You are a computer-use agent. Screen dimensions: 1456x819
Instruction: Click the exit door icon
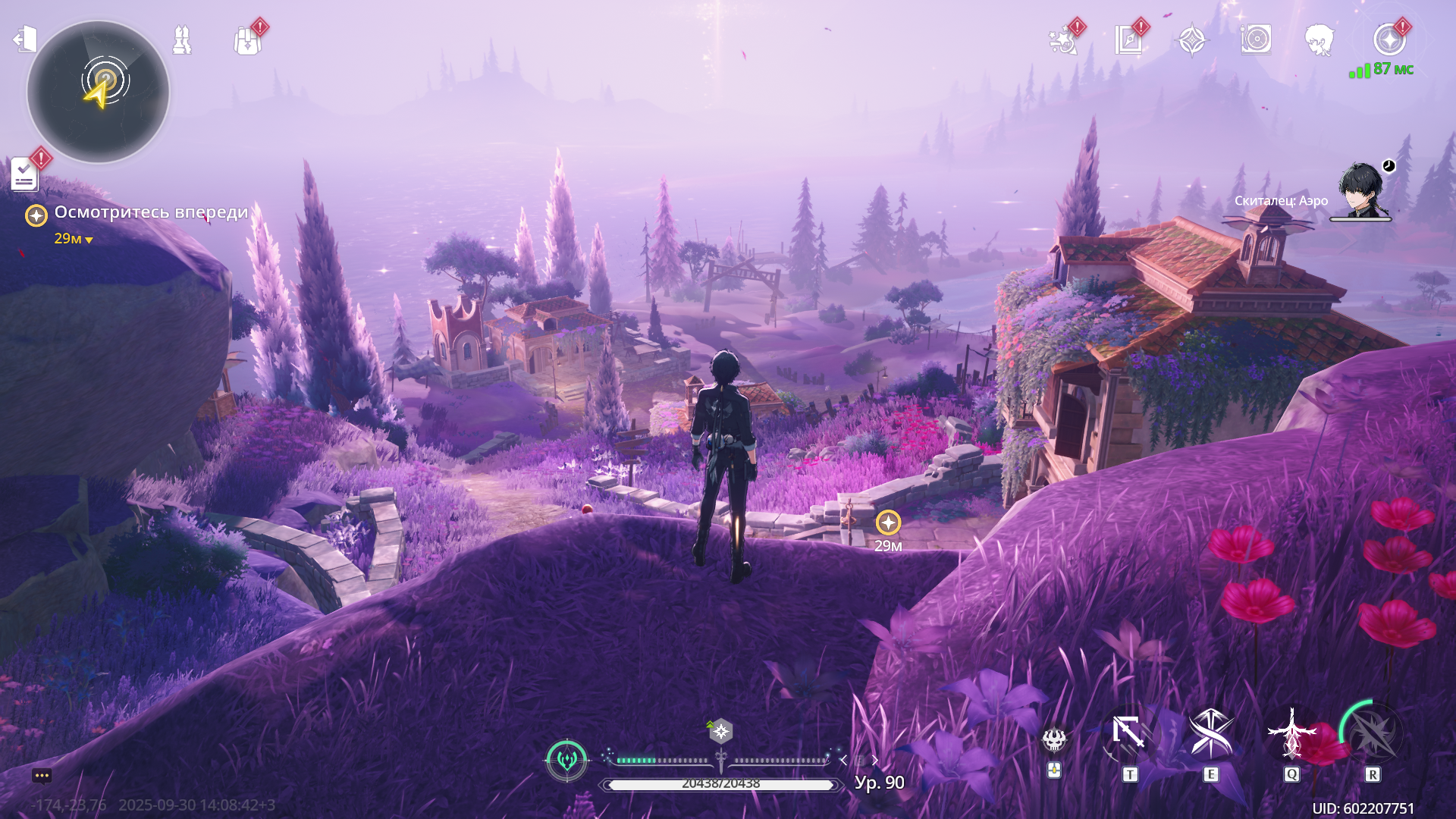pyautogui.click(x=25, y=39)
